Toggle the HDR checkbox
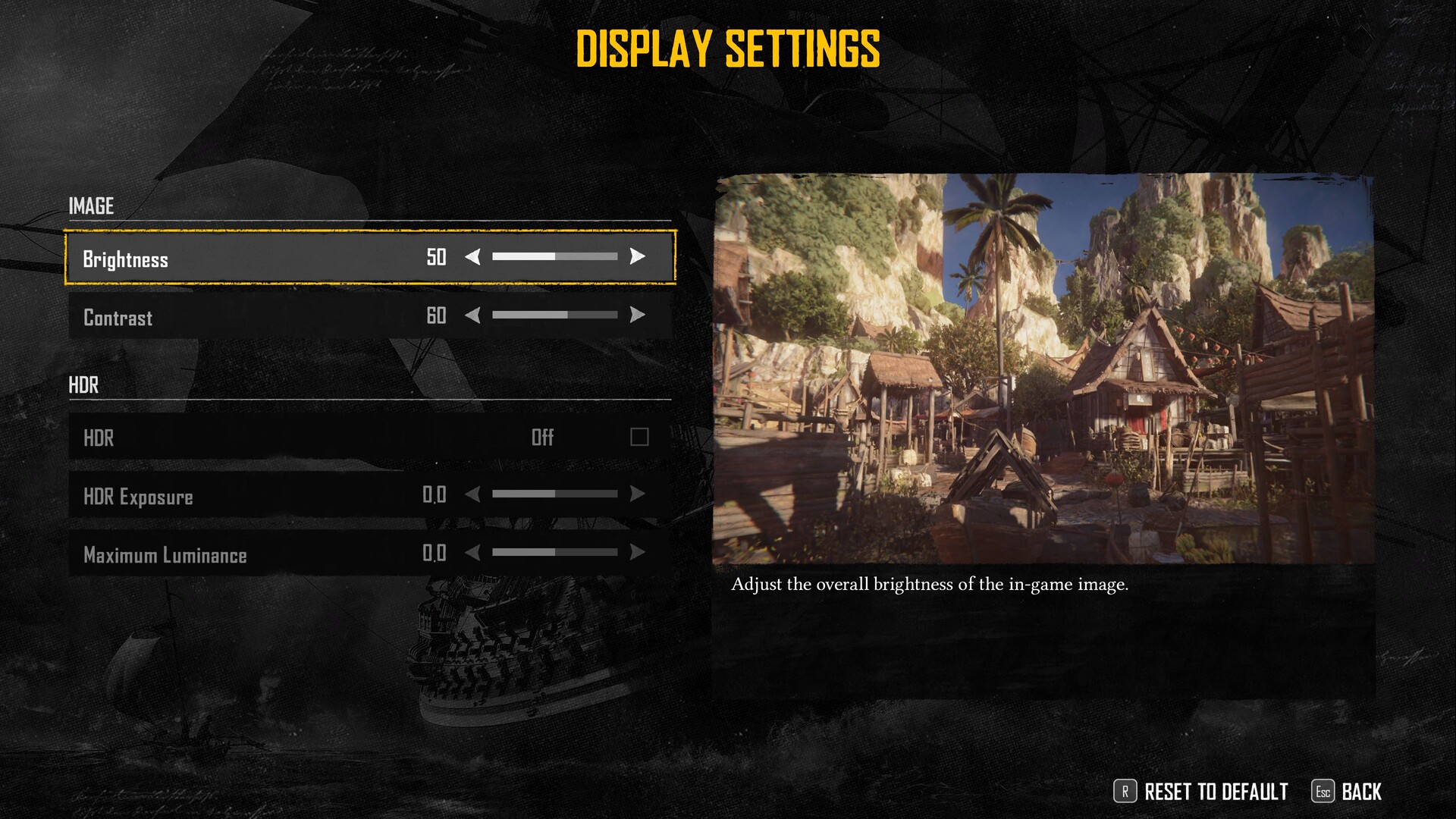The width and height of the screenshot is (1456, 819). point(639,437)
